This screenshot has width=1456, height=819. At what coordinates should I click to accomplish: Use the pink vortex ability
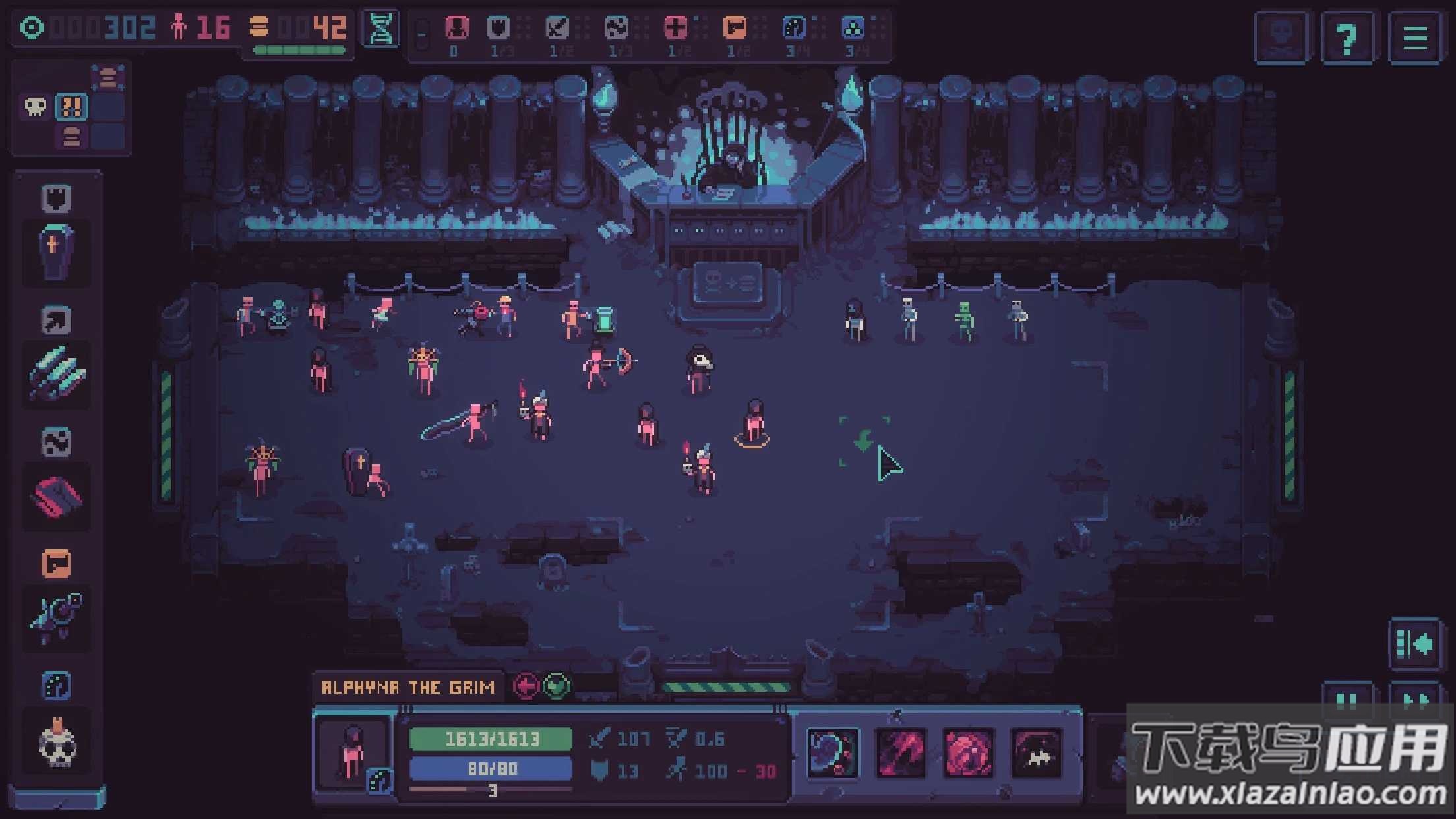point(968,753)
